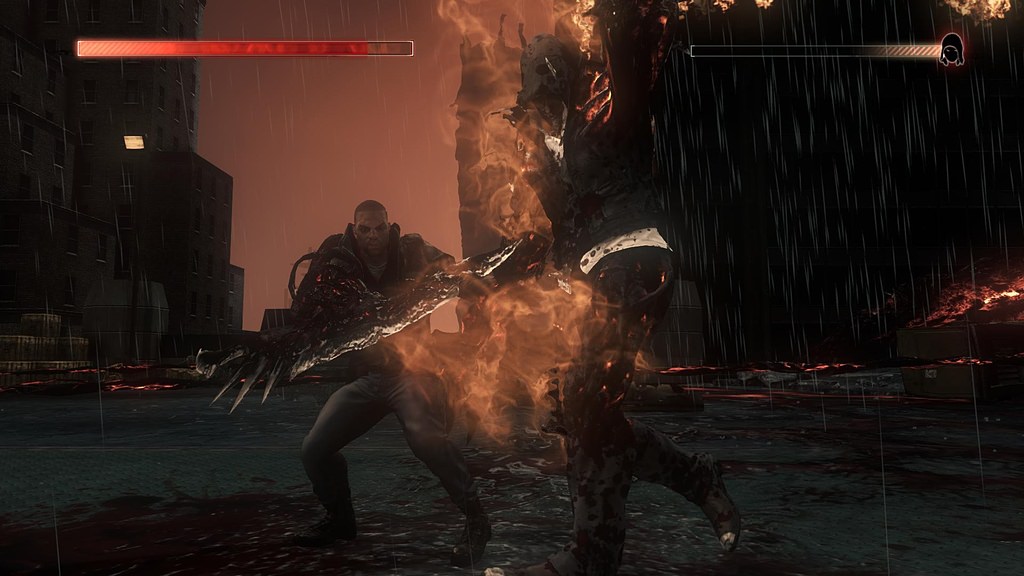Click the hooded boss portrait icon

(x=951, y=50)
